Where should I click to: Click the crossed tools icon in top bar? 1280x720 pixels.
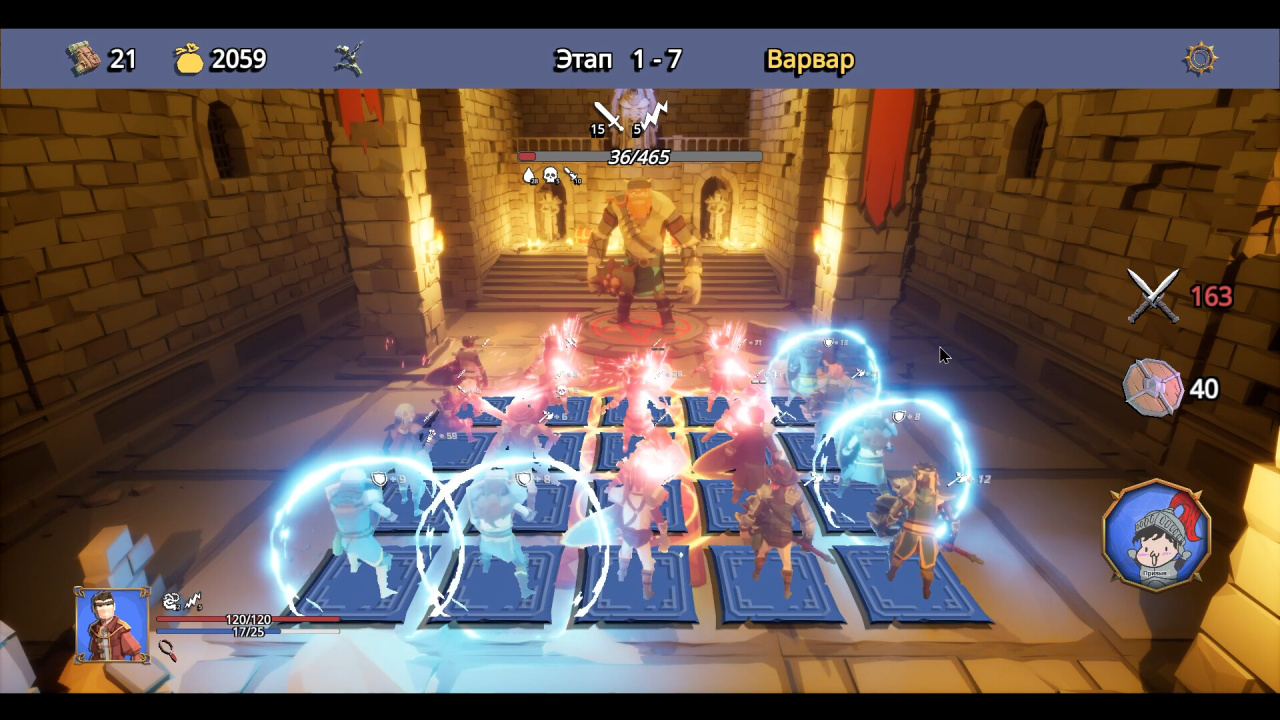pos(348,59)
